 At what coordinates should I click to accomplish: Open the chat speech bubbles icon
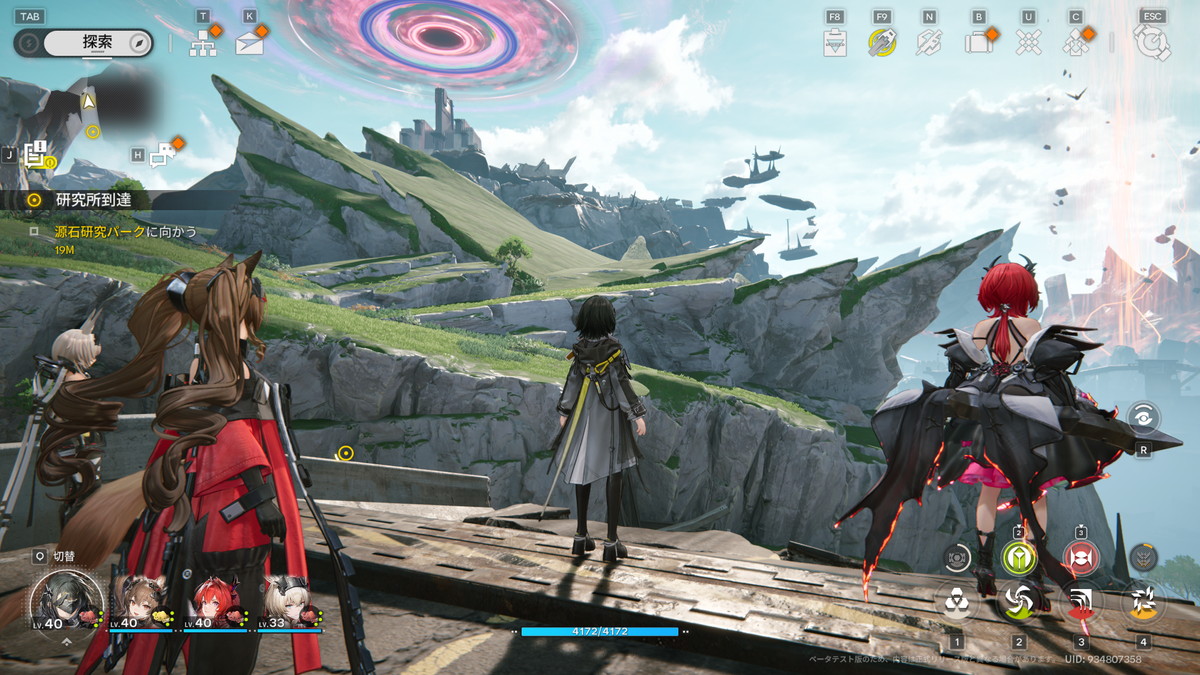click(162, 155)
